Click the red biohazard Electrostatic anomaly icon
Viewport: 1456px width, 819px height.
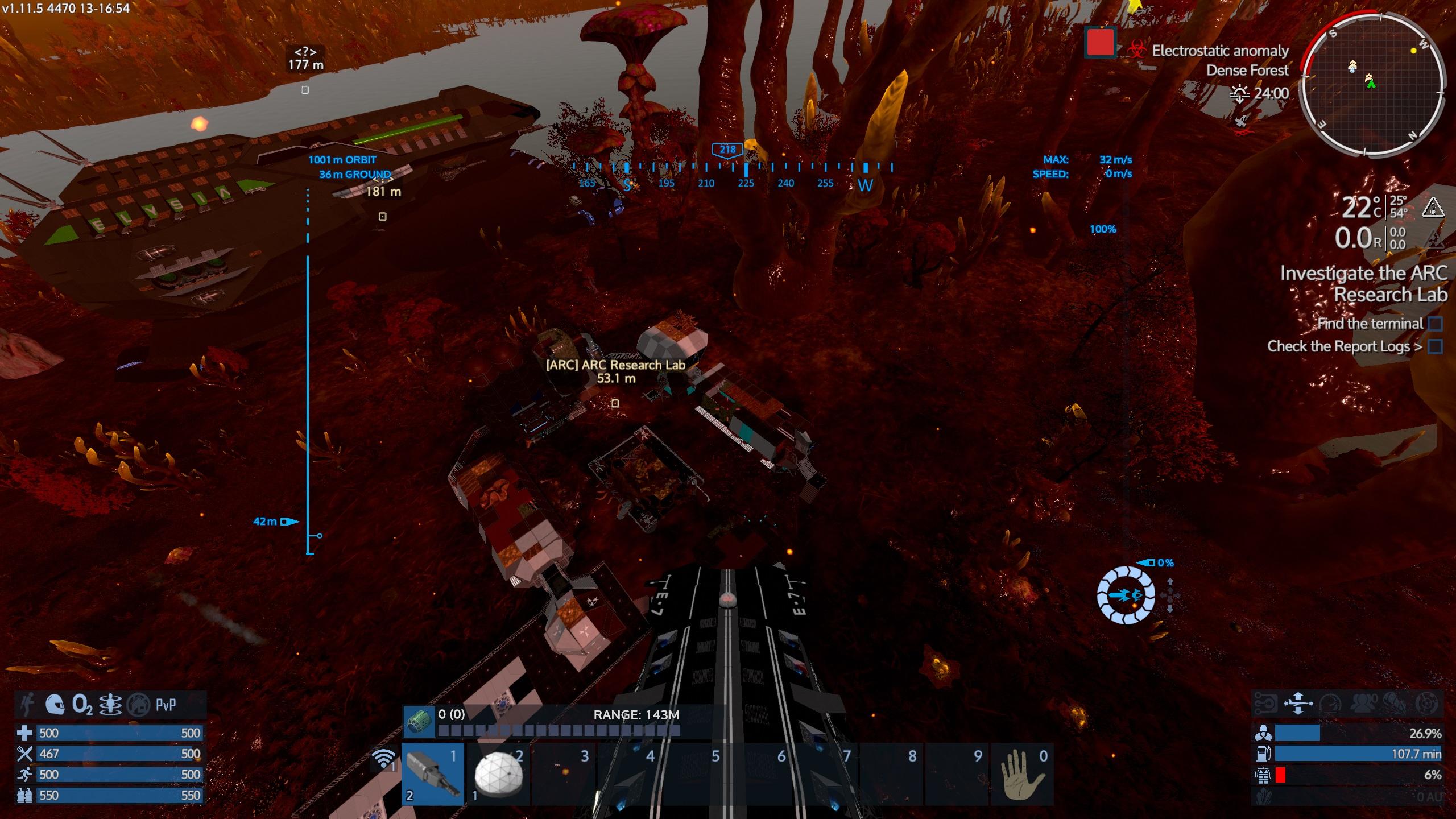click(x=1136, y=49)
